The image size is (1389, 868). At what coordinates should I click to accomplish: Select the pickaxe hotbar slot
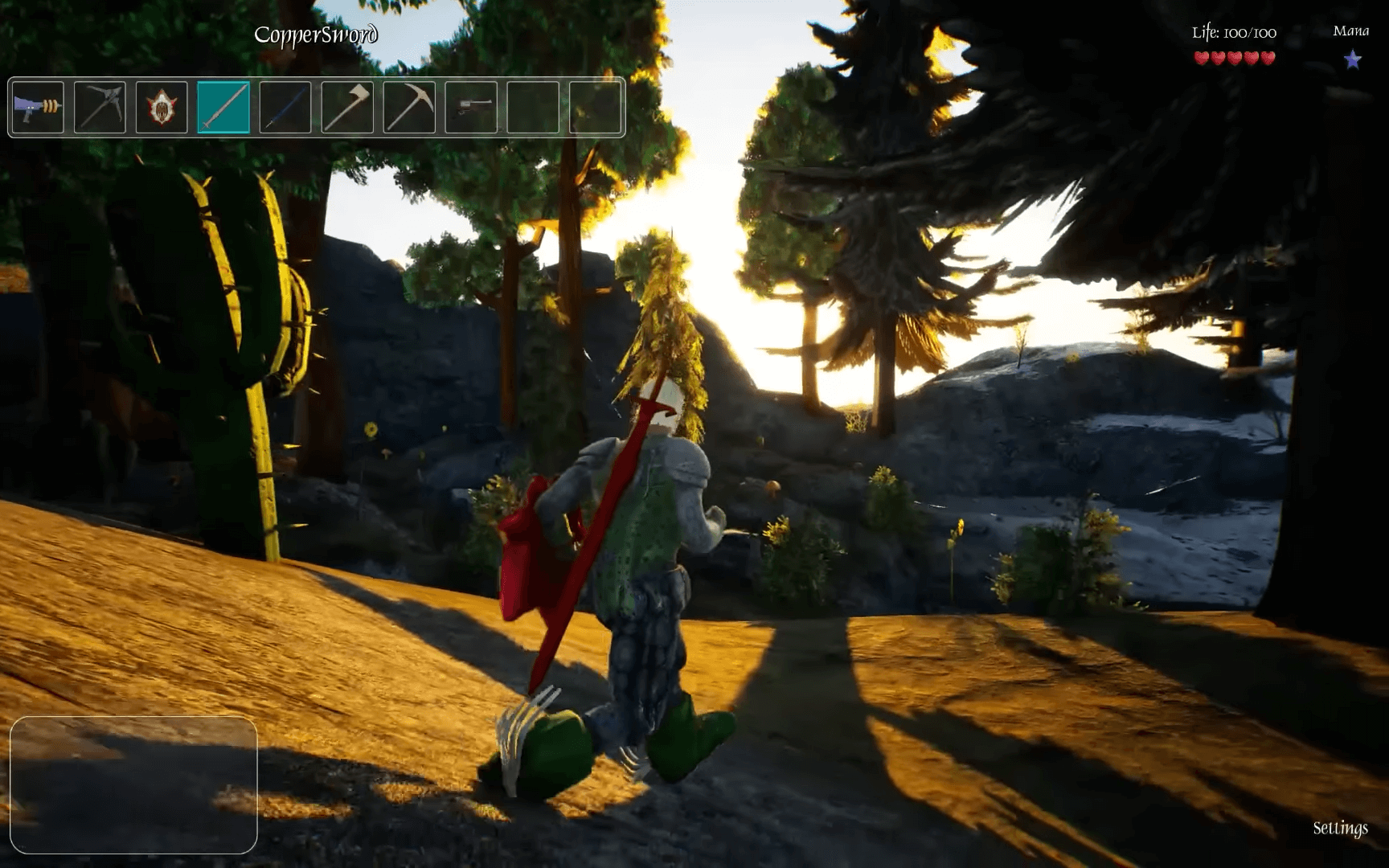409,107
